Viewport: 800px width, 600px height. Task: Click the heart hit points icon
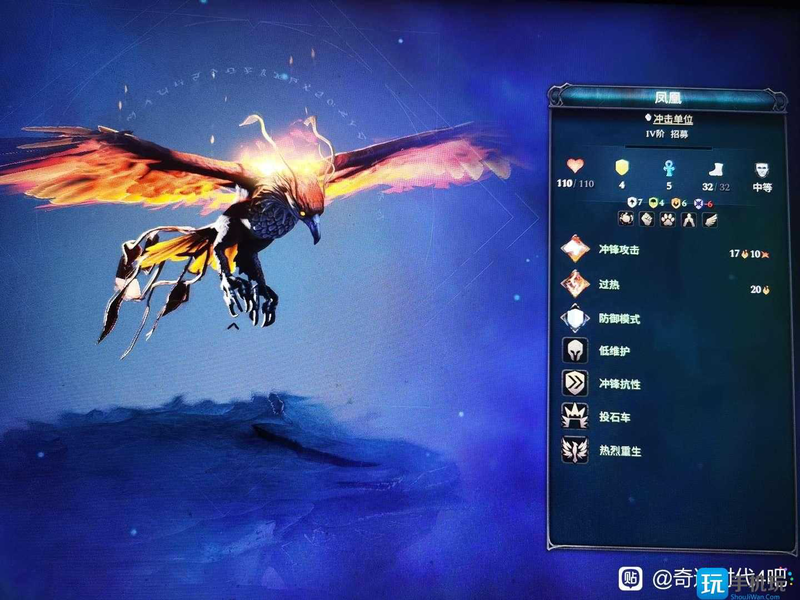[575, 166]
